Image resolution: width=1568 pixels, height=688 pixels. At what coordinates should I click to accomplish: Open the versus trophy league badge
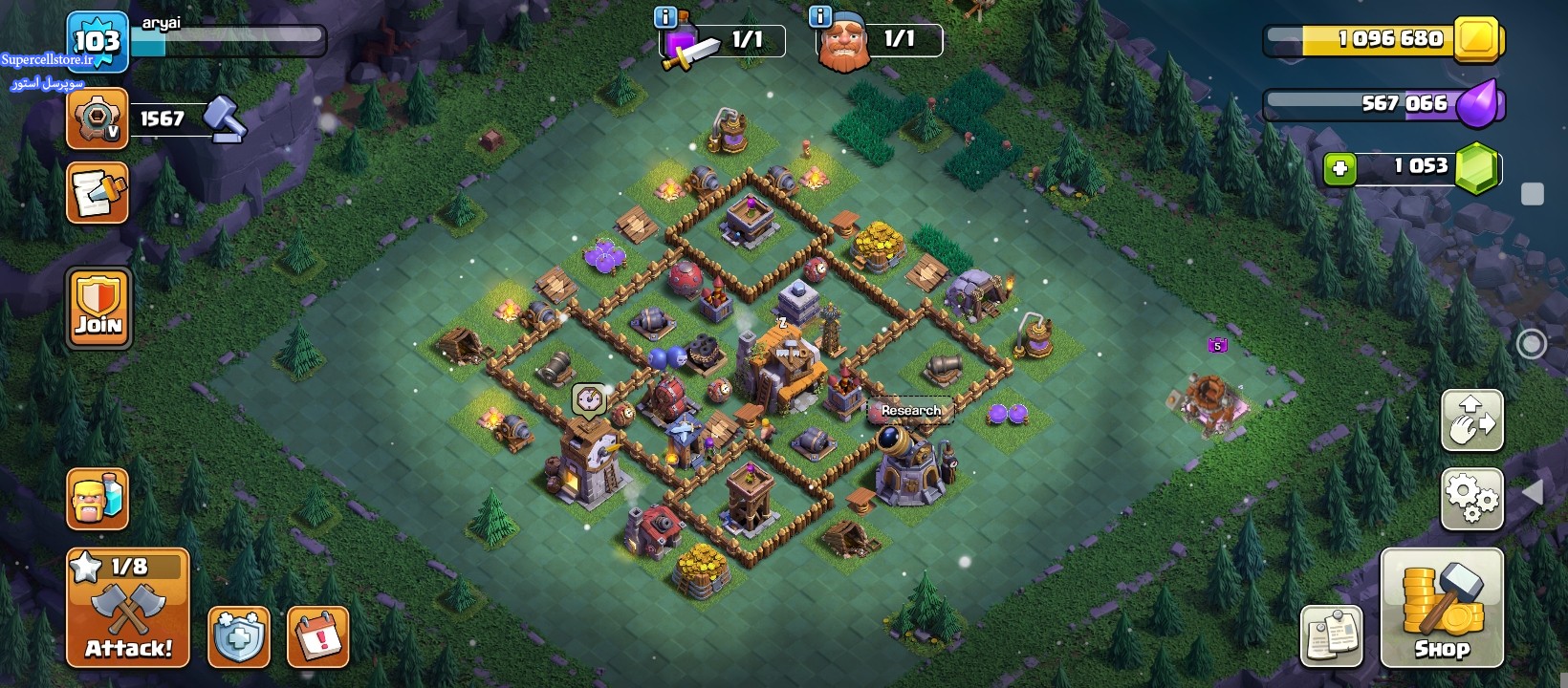pyautogui.click(x=98, y=119)
